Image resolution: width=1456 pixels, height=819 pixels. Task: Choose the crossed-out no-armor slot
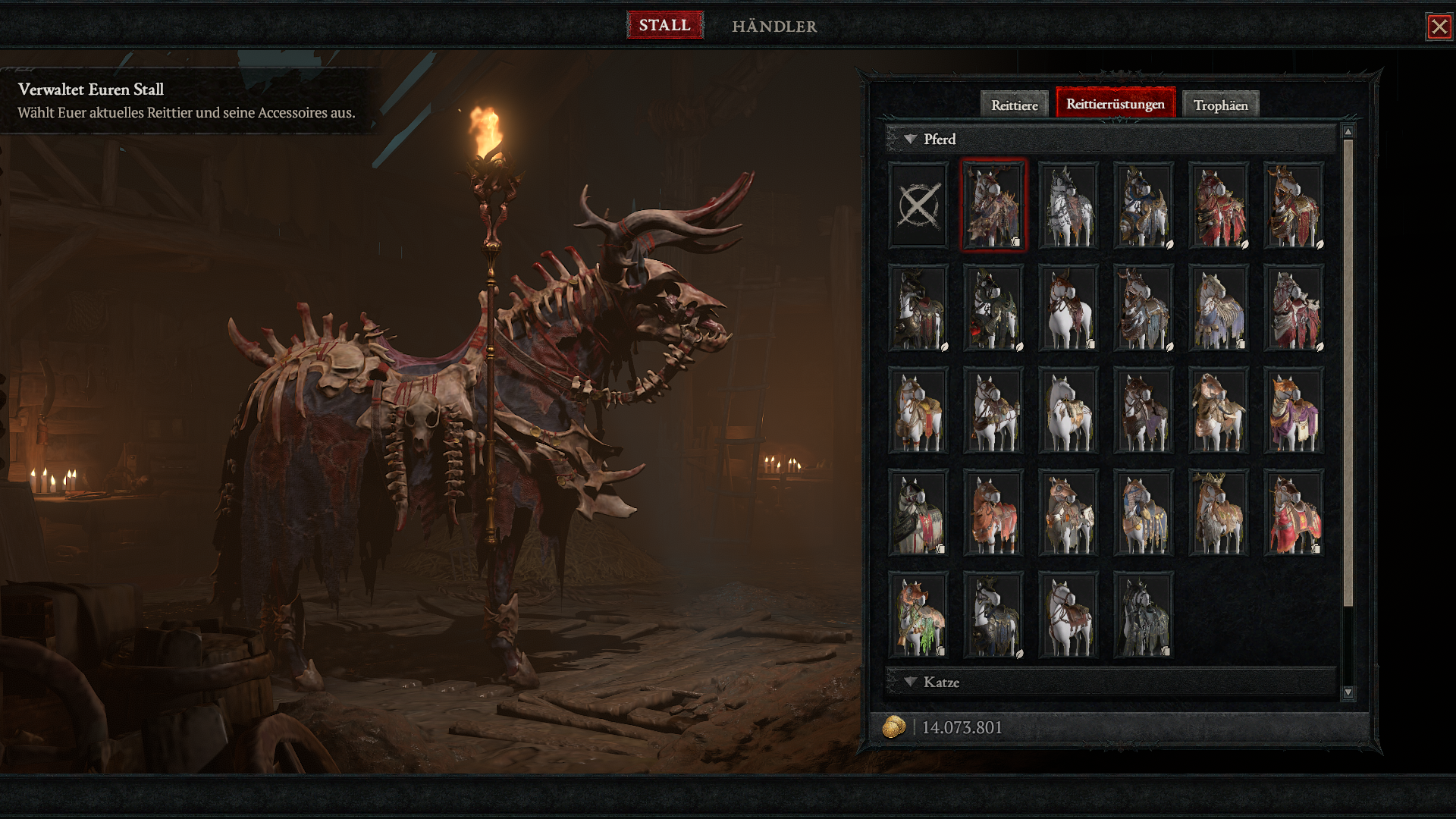(x=918, y=205)
